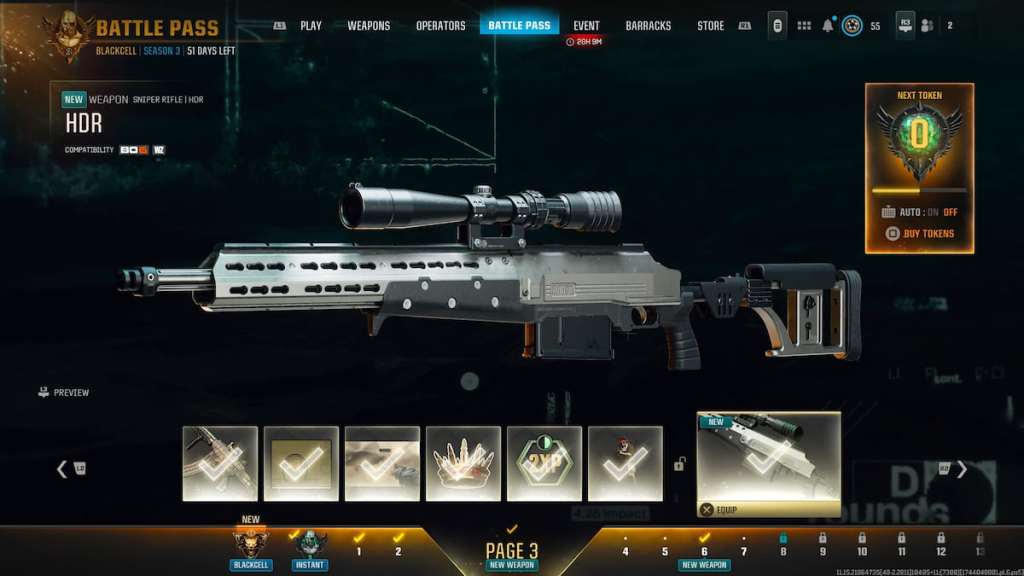1024x576 pixels.
Task: Jump to the BlackCell page
Action: tap(250, 545)
